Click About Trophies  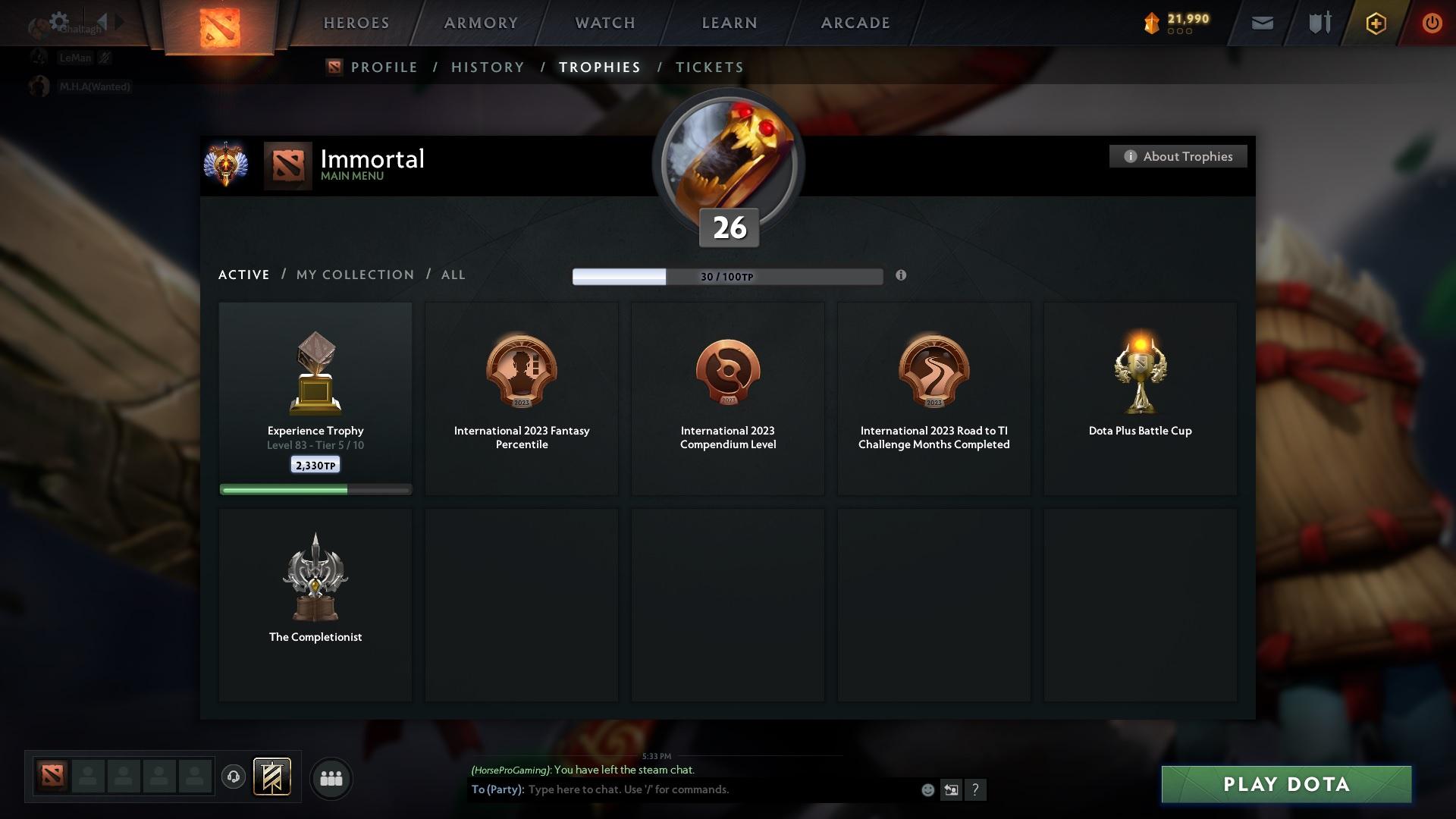(x=1178, y=156)
